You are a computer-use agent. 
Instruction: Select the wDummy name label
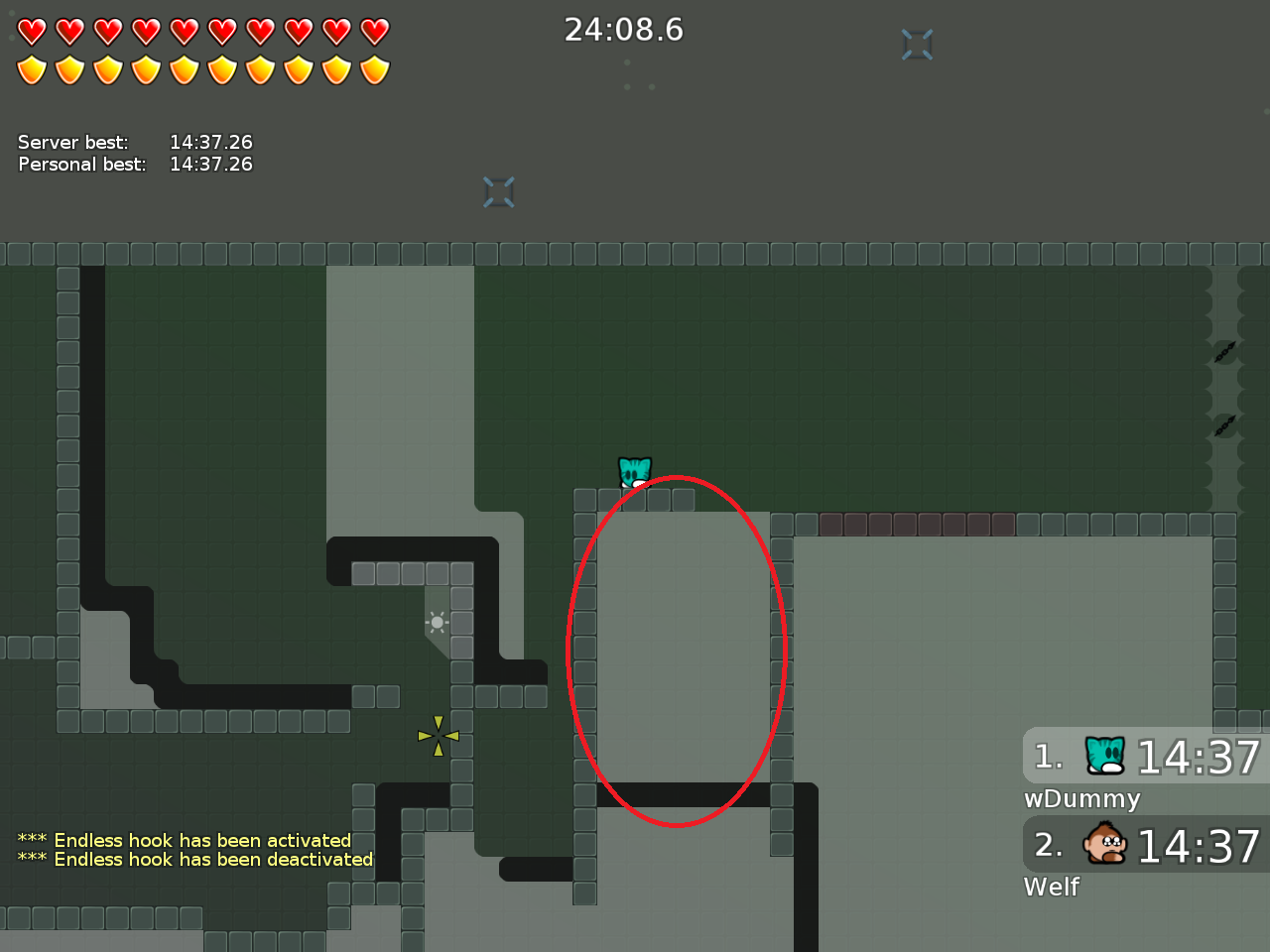1080,799
